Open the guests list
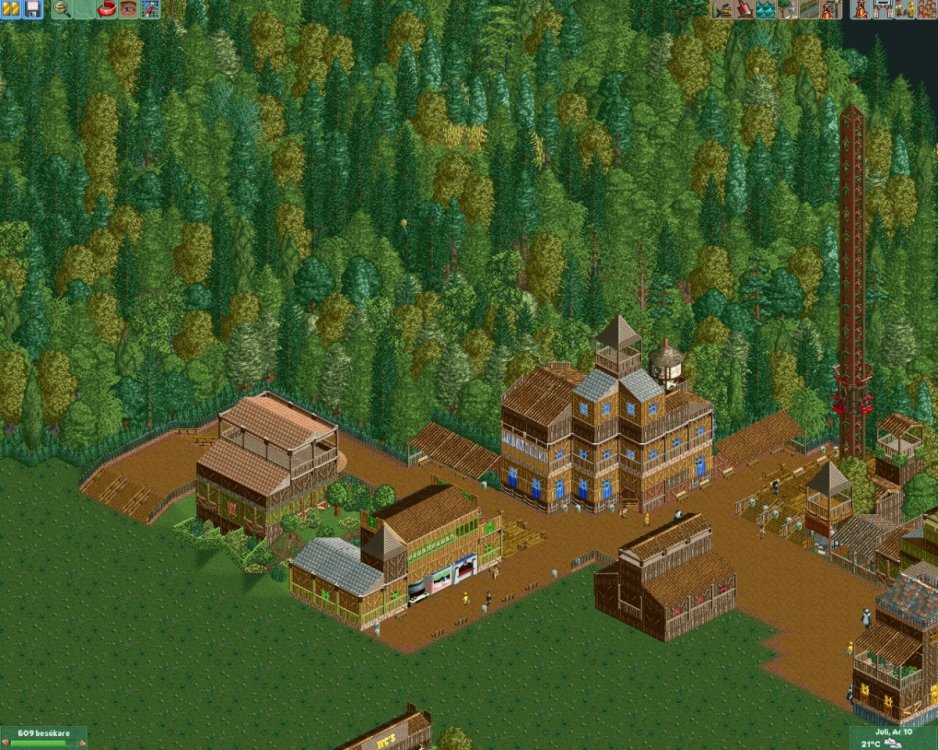 tap(926, 9)
